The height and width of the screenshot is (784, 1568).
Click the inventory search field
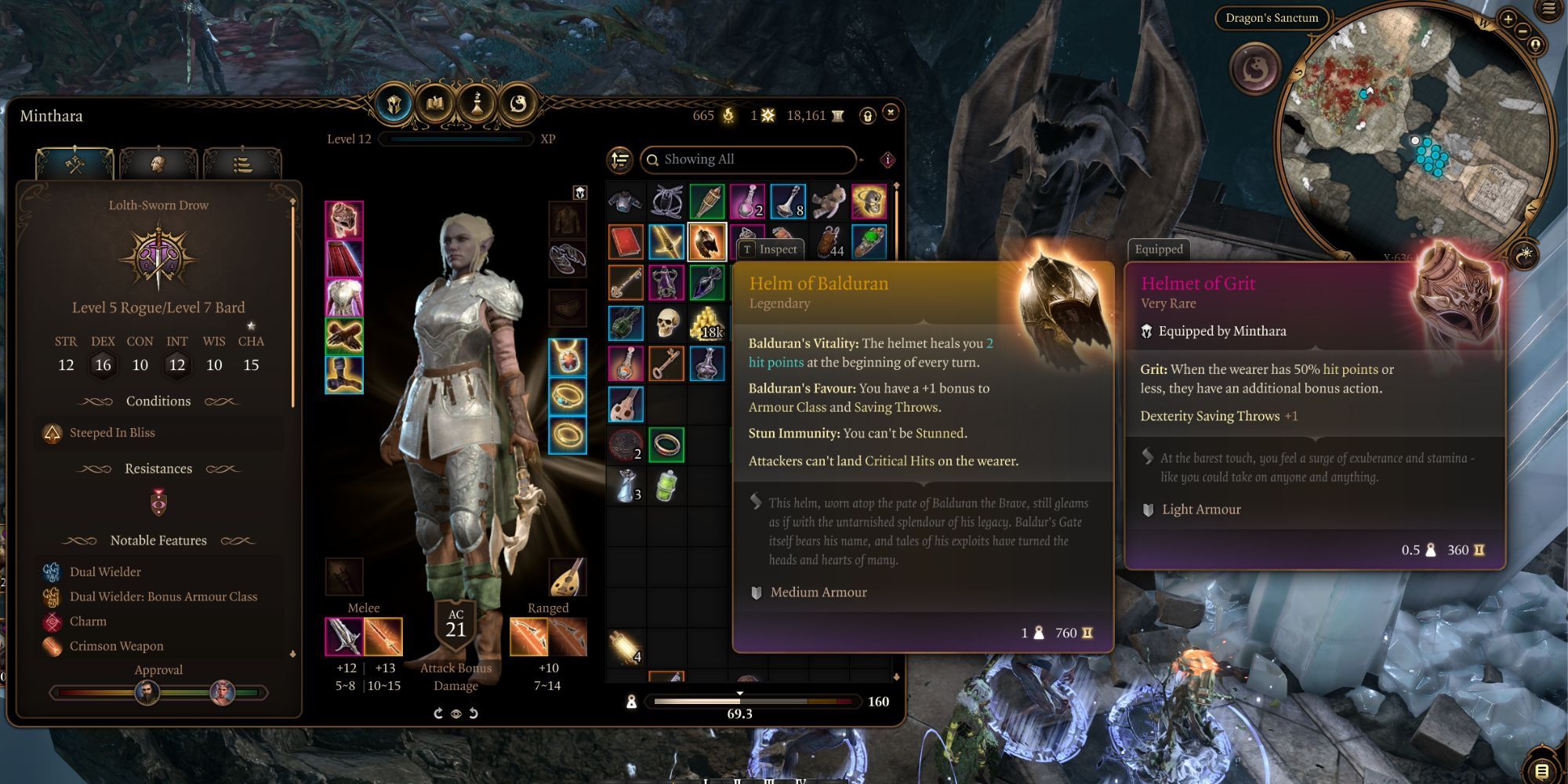pos(749,160)
